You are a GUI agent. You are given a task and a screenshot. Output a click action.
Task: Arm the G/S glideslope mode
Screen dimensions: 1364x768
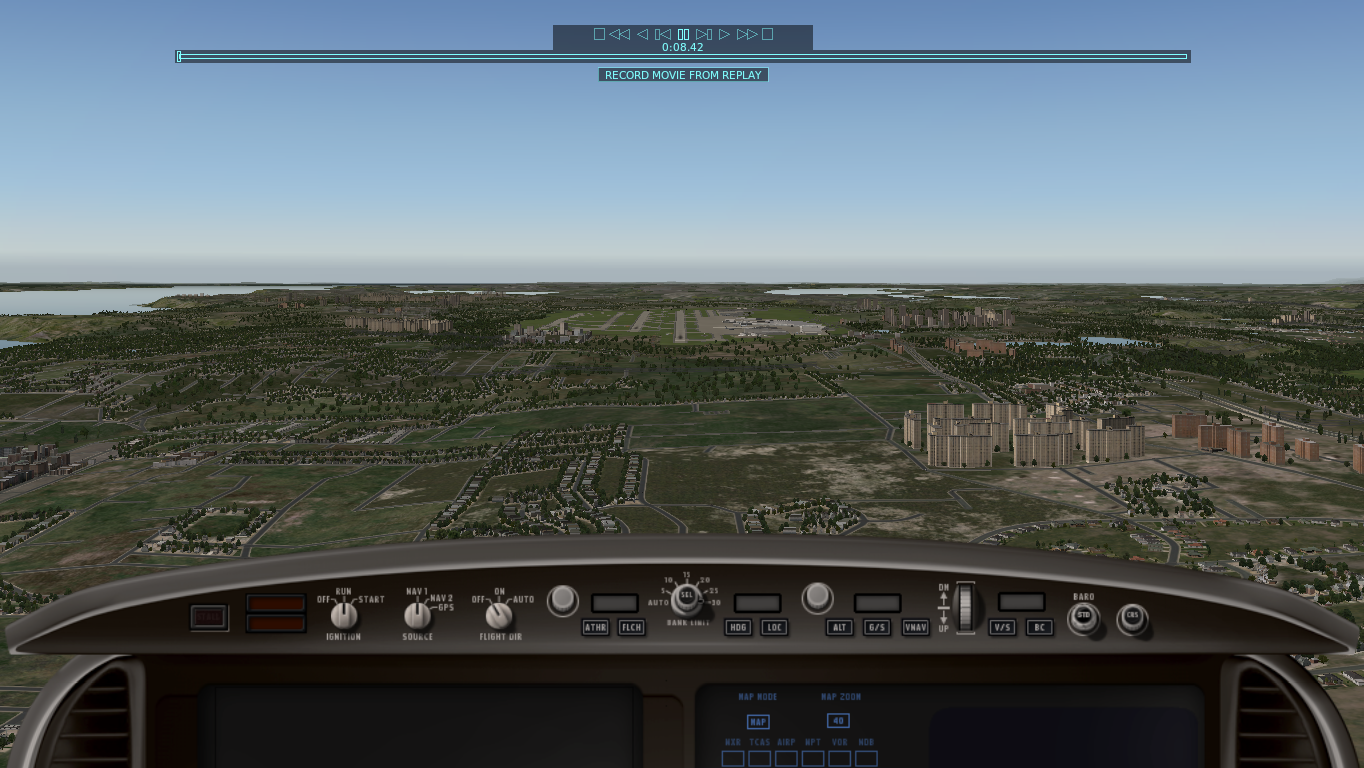click(x=877, y=627)
